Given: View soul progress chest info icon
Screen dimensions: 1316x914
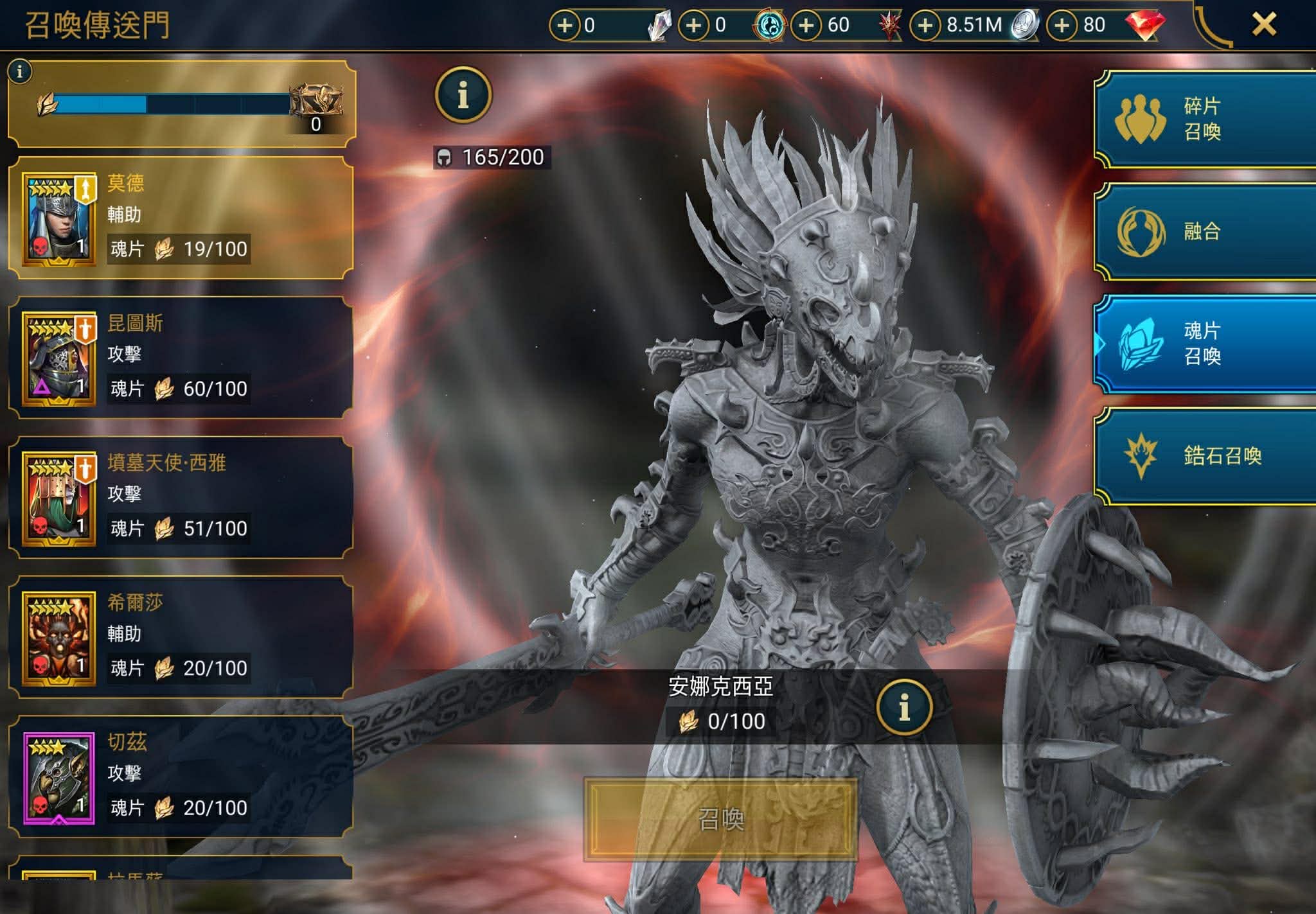Looking at the screenshot, I should 20,71.
